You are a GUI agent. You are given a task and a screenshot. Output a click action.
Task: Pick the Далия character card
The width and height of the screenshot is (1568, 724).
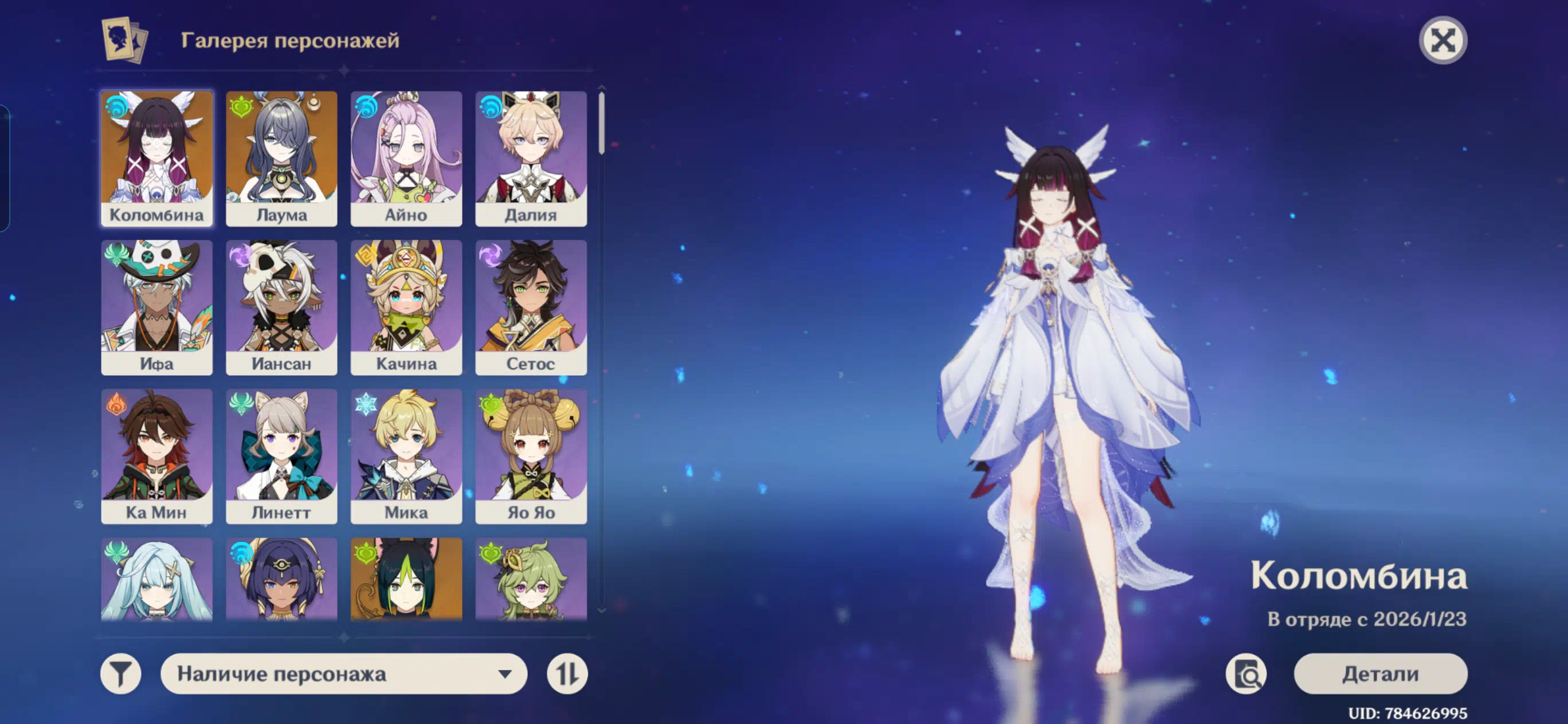531,158
